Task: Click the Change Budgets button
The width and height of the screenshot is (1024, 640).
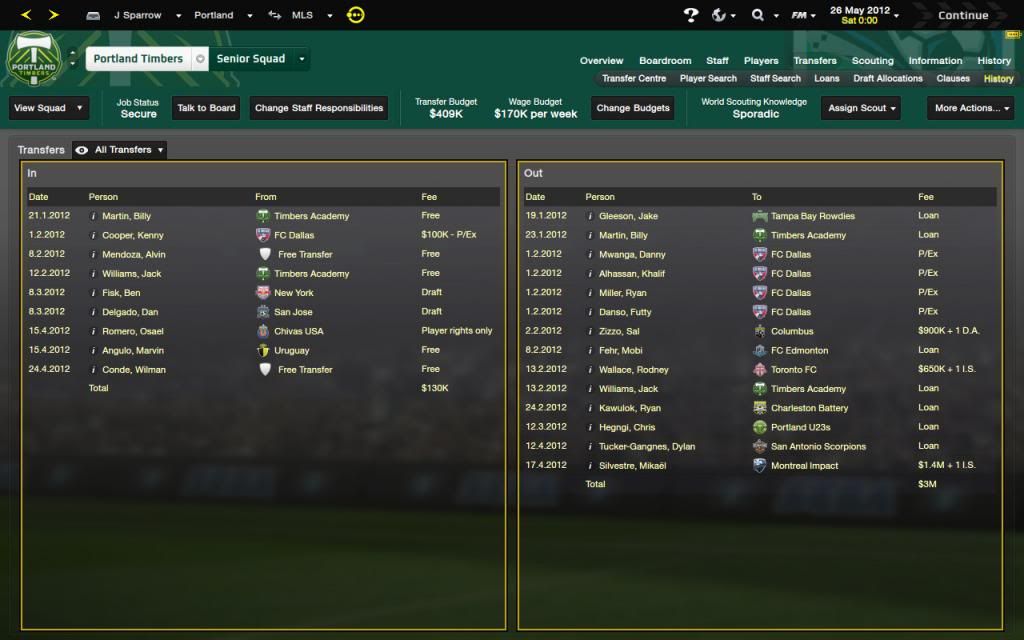Action: coord(632,108)
